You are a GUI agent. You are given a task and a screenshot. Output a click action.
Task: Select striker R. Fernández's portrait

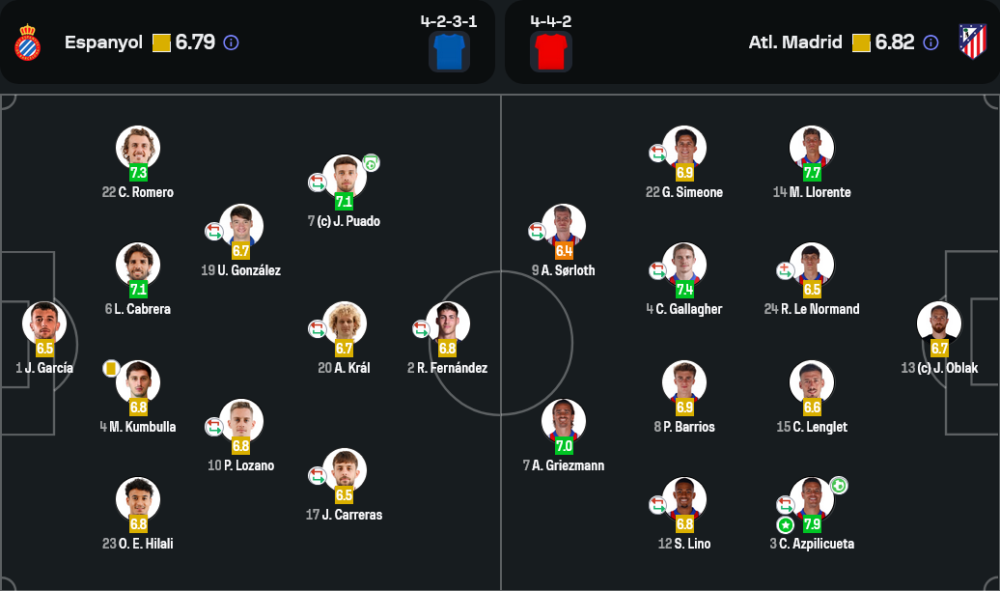[448, 324]
